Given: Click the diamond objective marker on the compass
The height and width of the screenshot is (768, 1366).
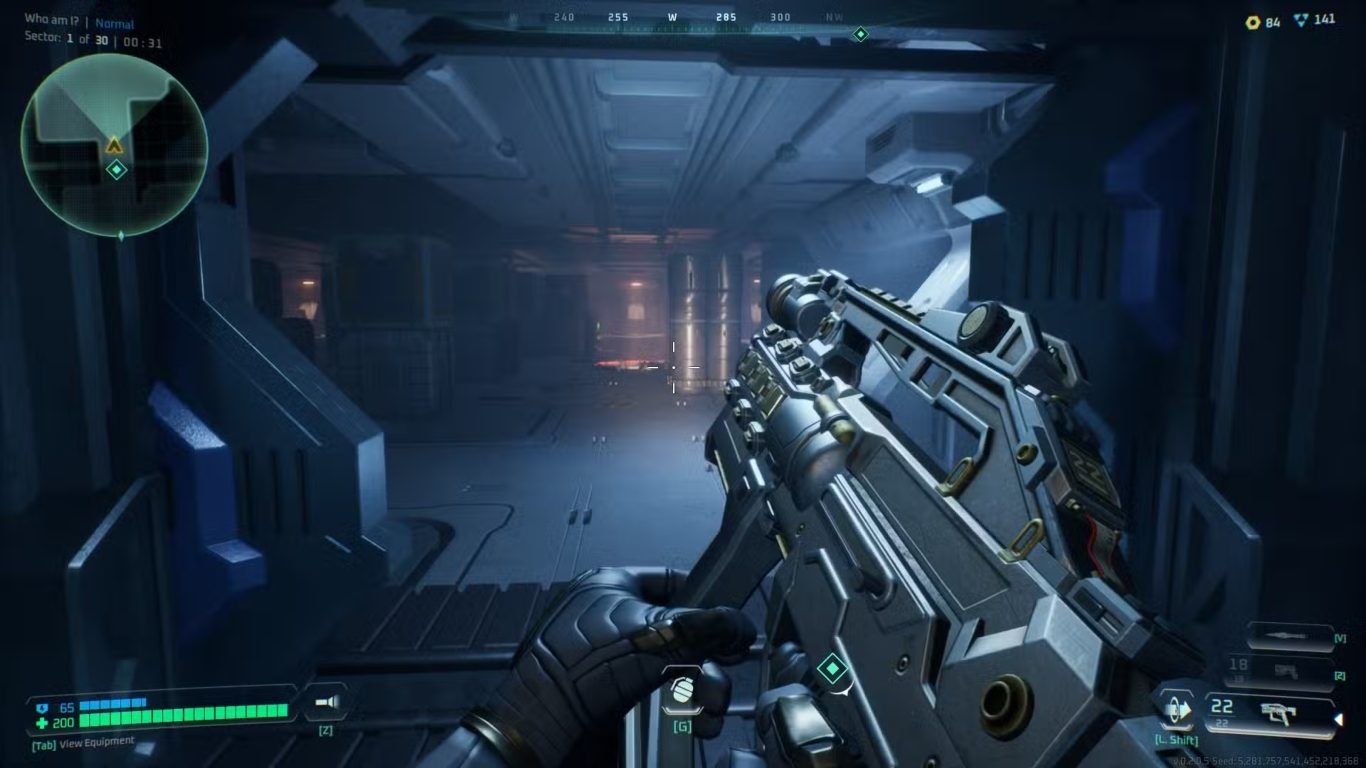Looking at the screenshot, I should (860, 34).
